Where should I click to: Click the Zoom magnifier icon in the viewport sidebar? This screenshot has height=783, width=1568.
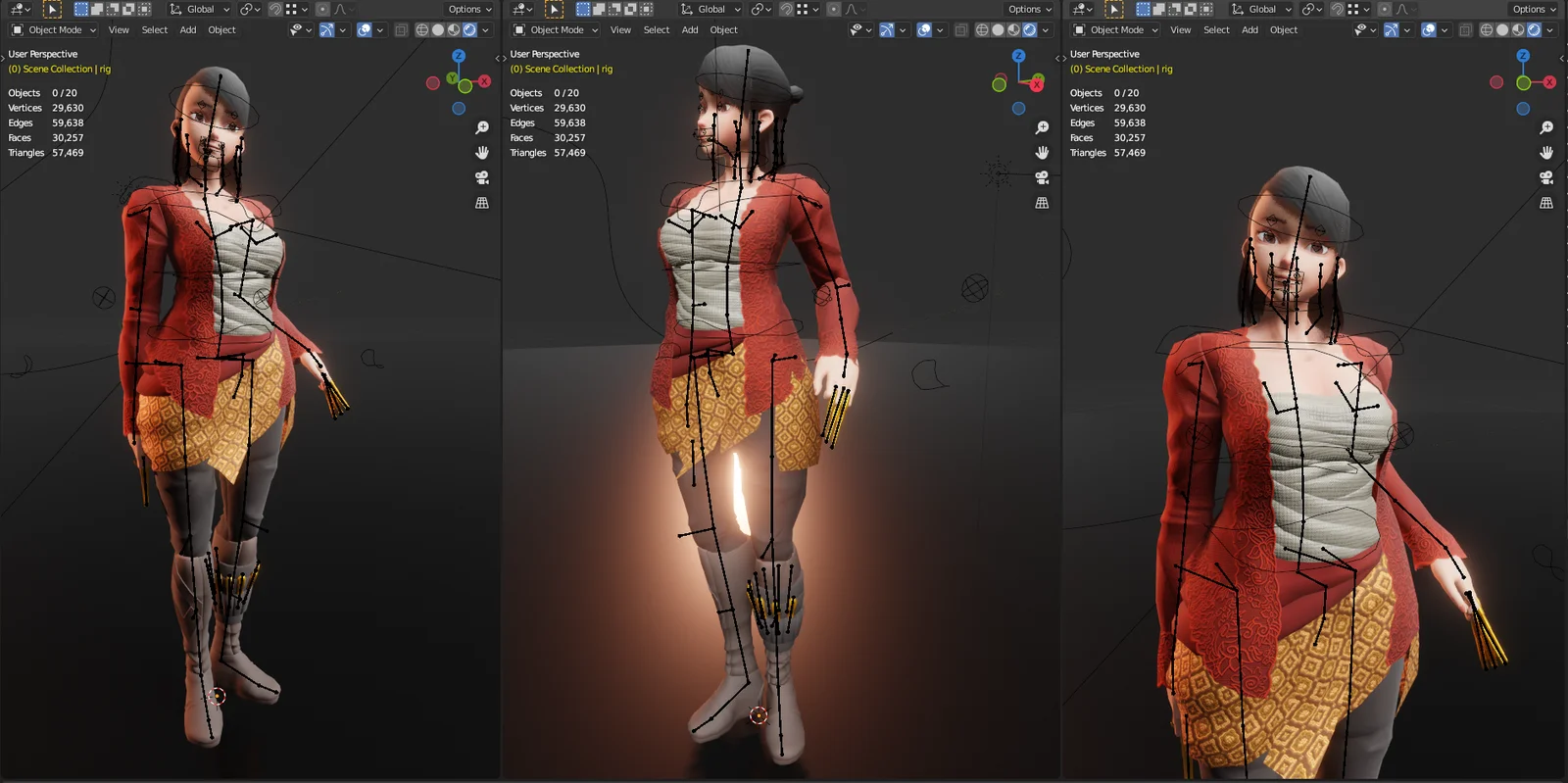(481, 127)
